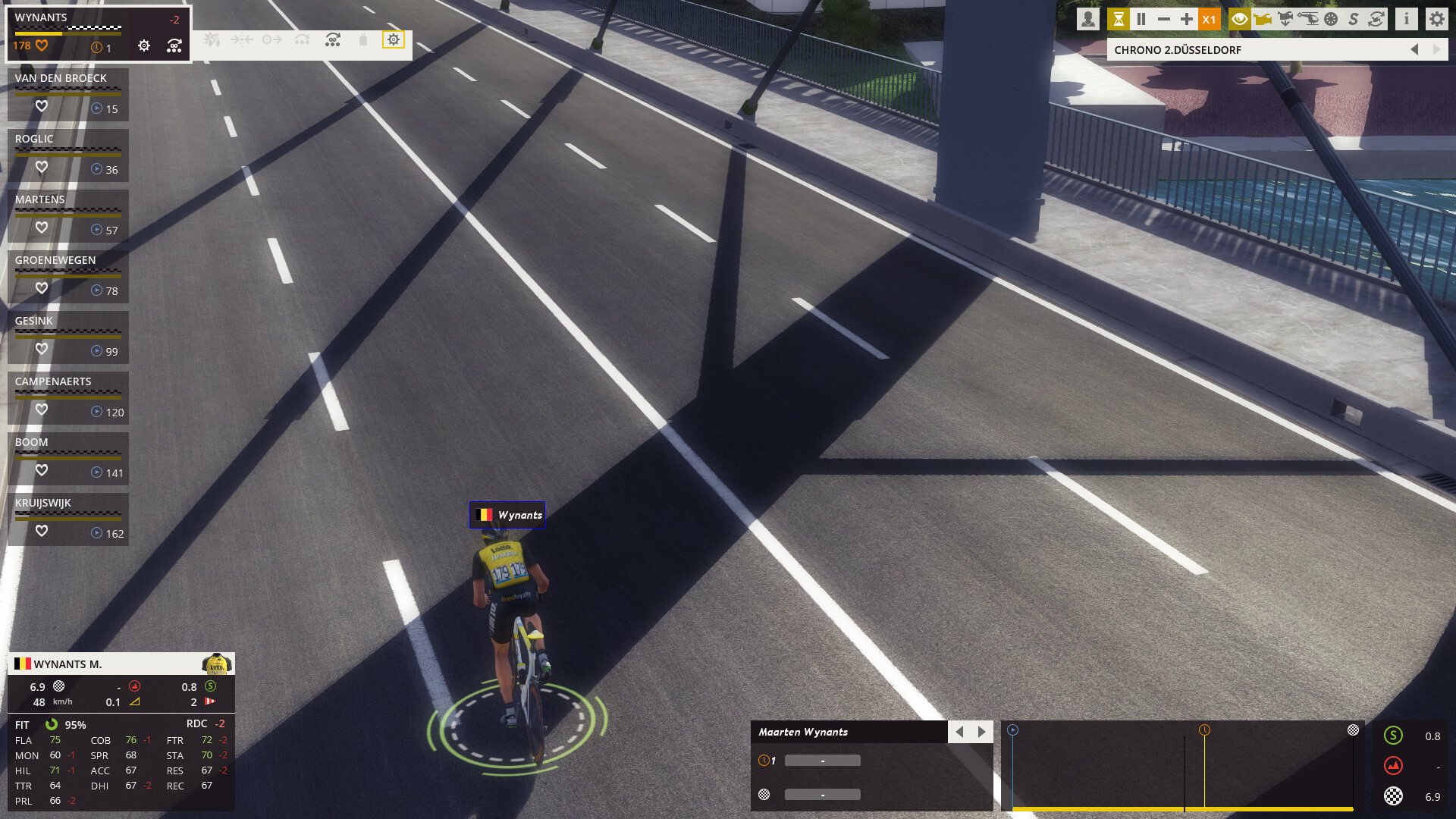Select the yellow camera view icon
1456x819 pixels.
(x=1263, y=20)
